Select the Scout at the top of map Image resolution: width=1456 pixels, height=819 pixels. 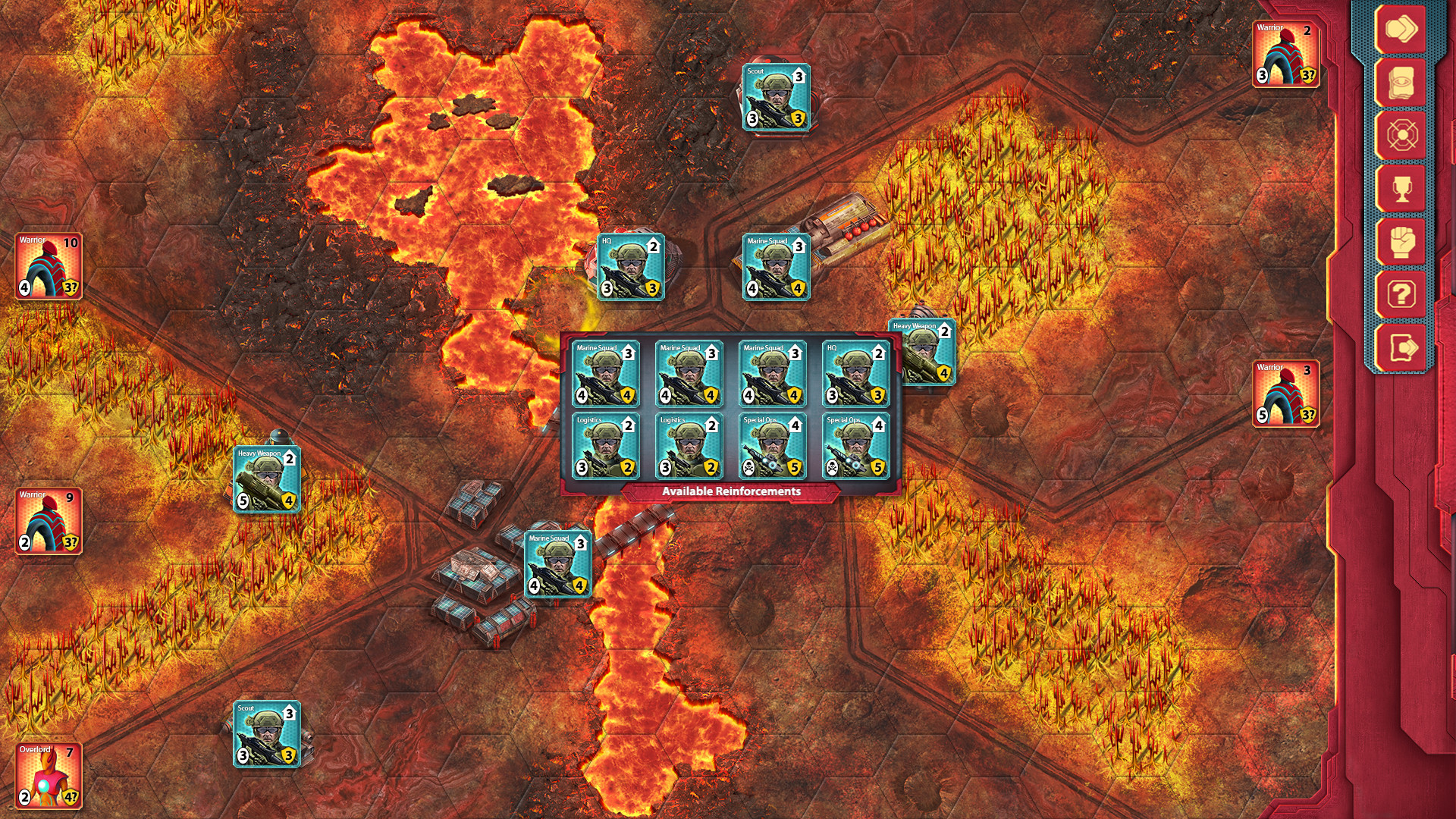pyautogui.click(x=775, y=96)
